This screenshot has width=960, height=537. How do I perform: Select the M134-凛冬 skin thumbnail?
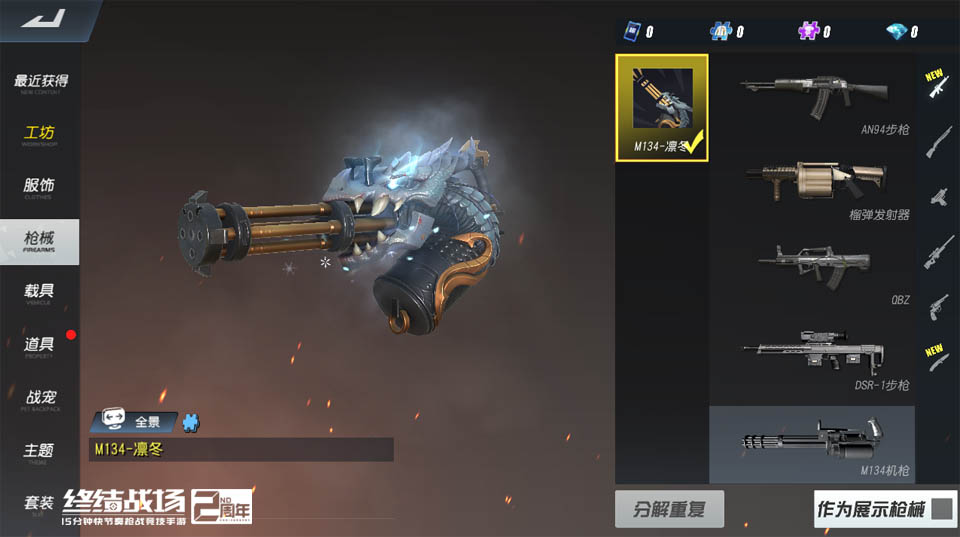click(662, 107)
